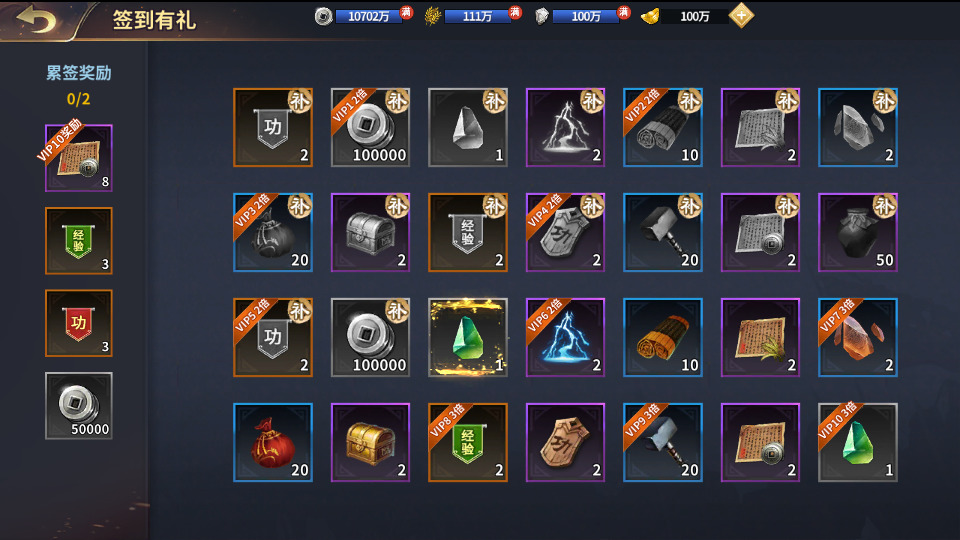This screenshot has height=540, width=960.
Task: Open the golden treasure chest reward
Action: pos(370,442)
